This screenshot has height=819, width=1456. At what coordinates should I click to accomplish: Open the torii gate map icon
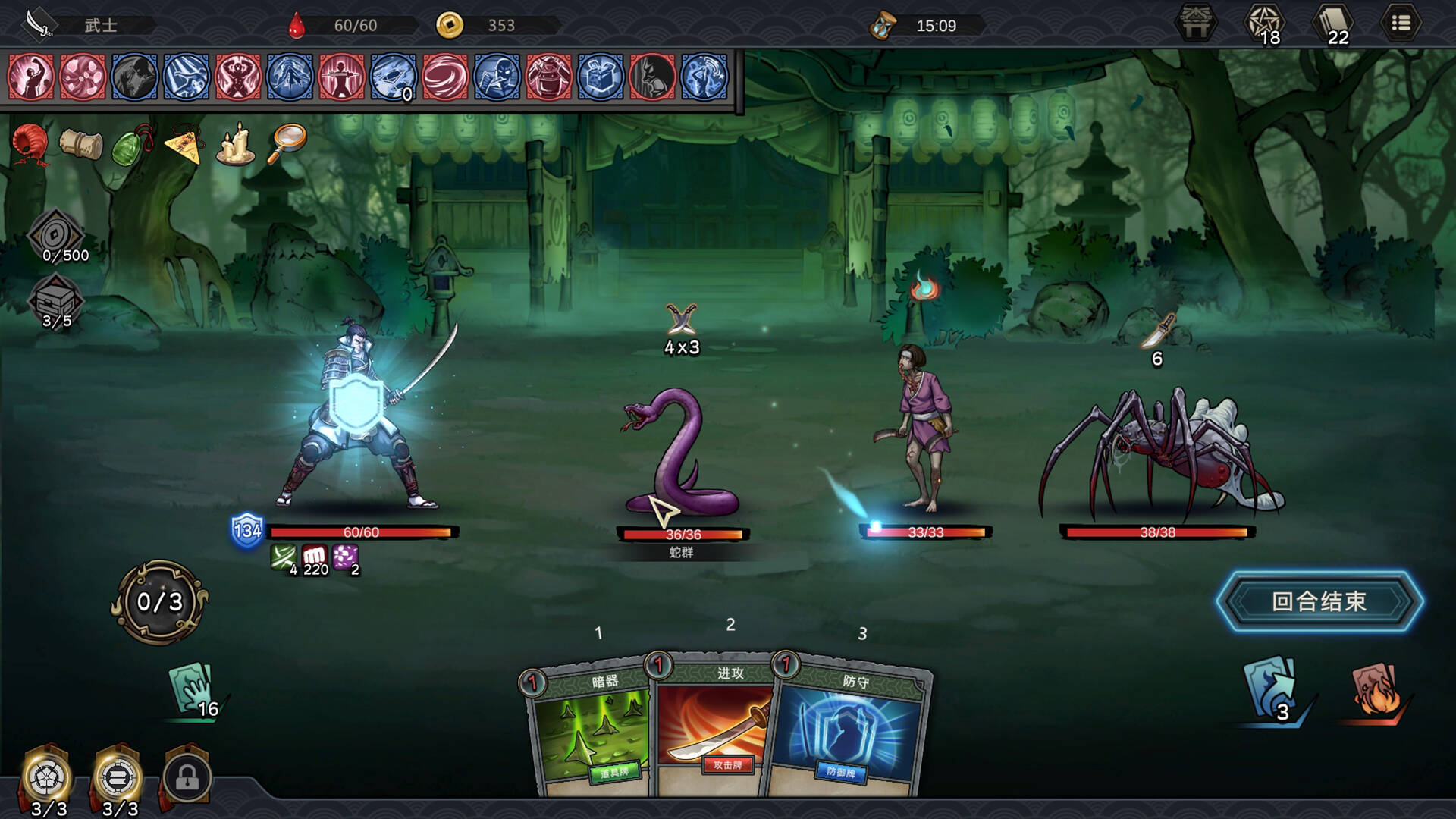tap(1196, 24)
